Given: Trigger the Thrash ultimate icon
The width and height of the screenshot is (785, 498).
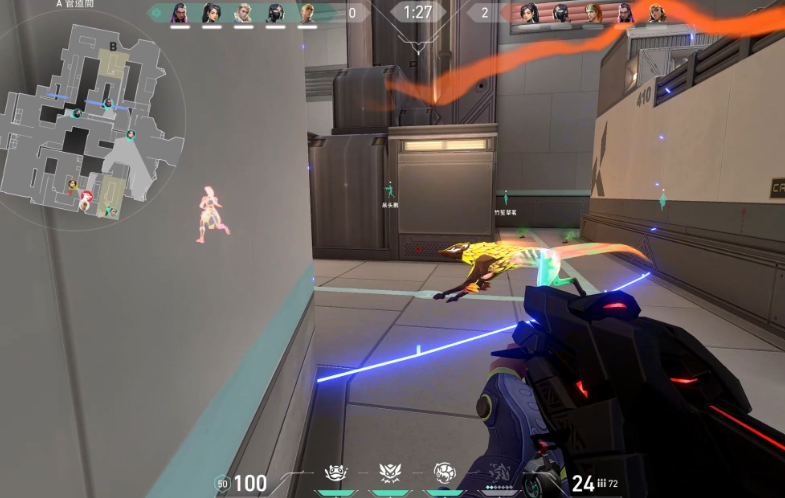Looking at the screenshot, I should (498, 474).
